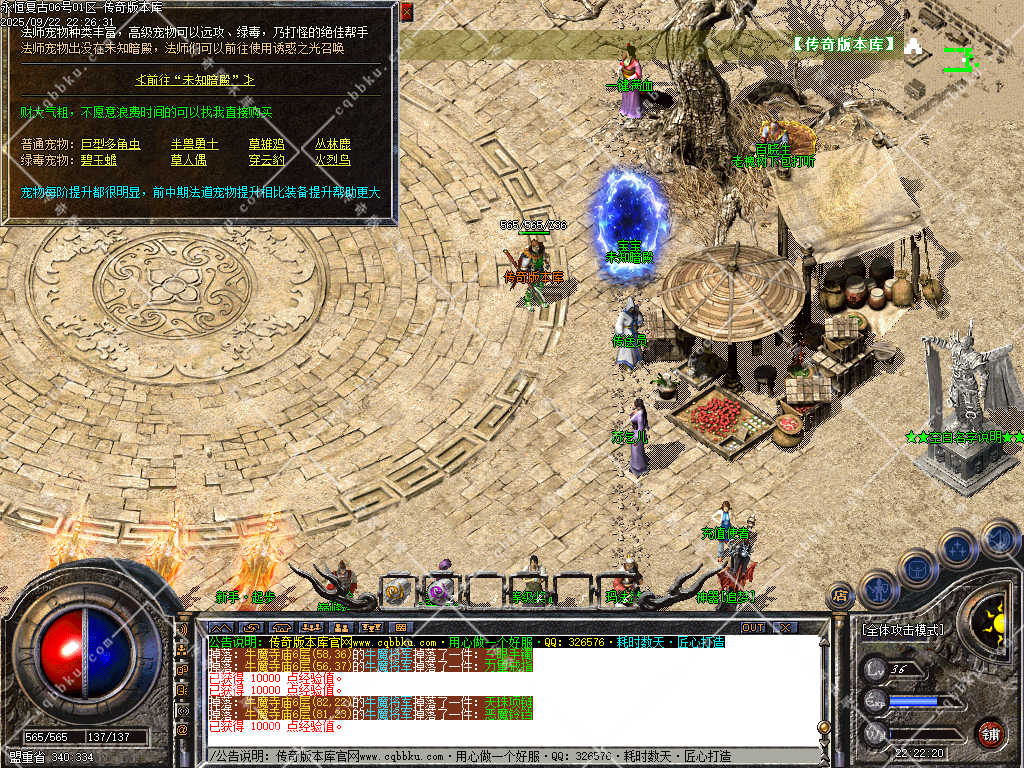Select the 草雉鸡 pet link
The width and height of the screenshot is (1024, 768).
265,144
